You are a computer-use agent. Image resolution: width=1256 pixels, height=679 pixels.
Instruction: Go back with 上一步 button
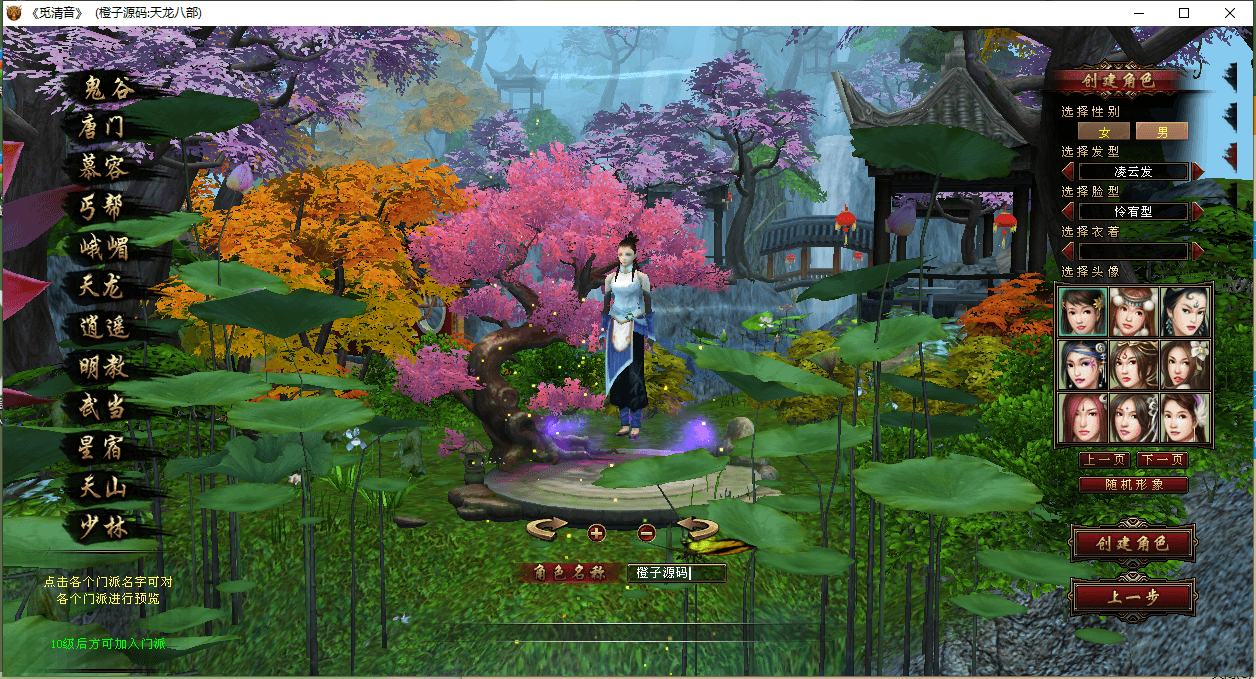click(x=1132, y=598)
